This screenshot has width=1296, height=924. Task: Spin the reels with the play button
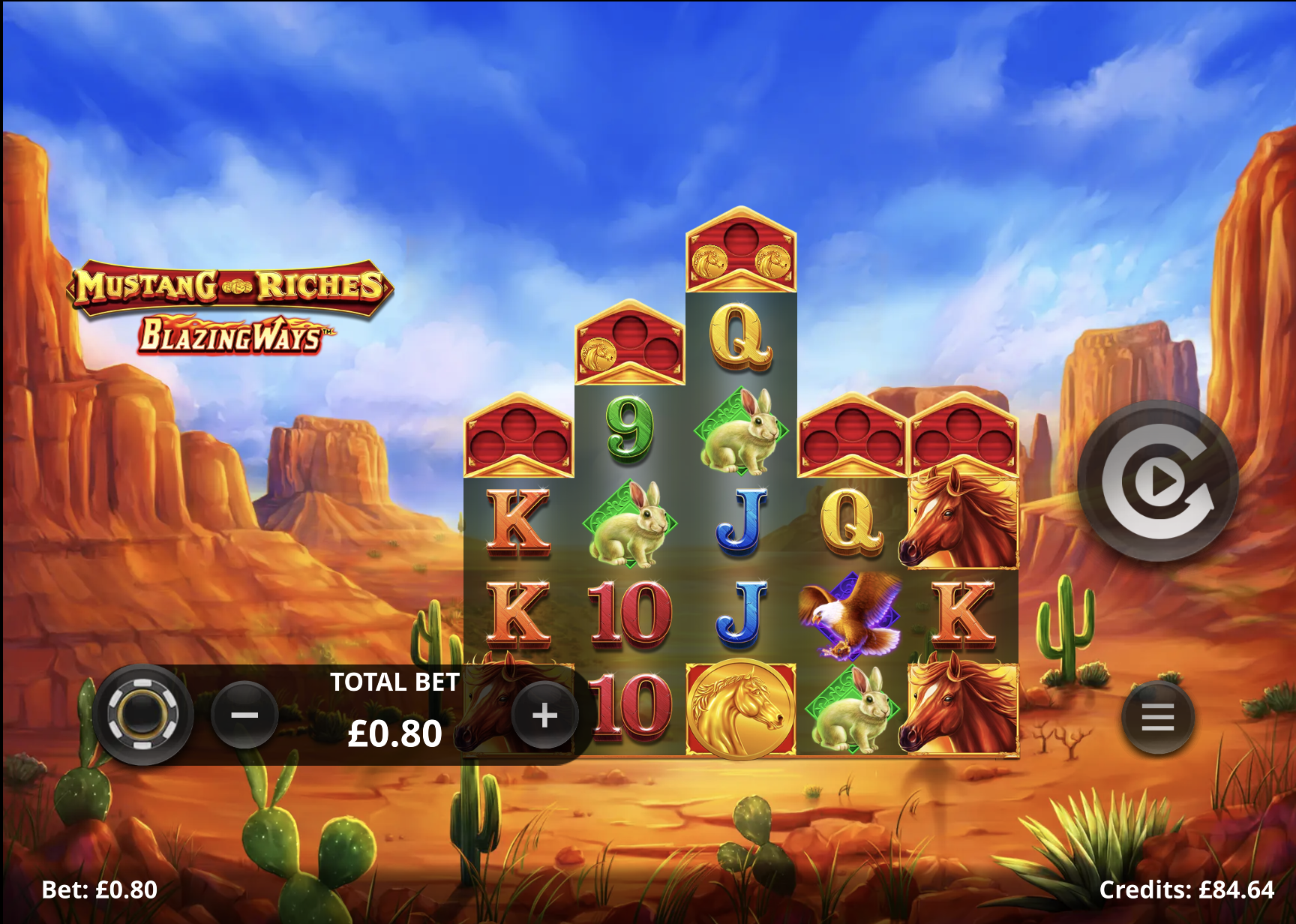pos(1157,481)
